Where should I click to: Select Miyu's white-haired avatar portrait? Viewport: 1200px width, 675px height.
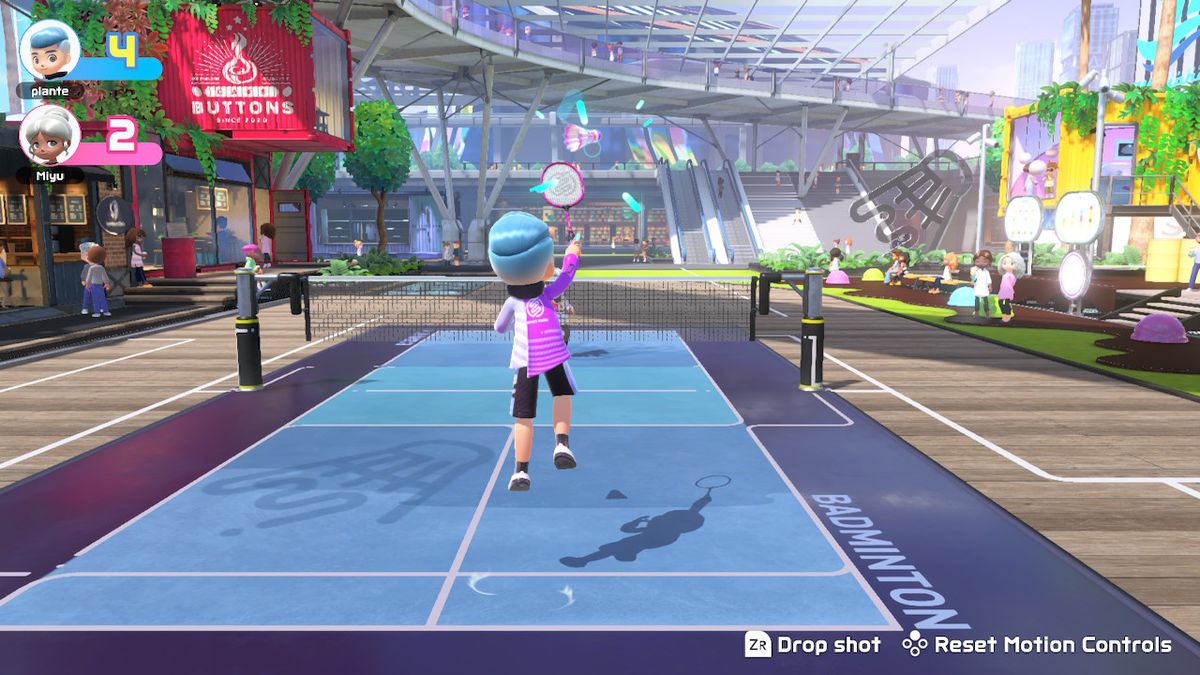50,134
